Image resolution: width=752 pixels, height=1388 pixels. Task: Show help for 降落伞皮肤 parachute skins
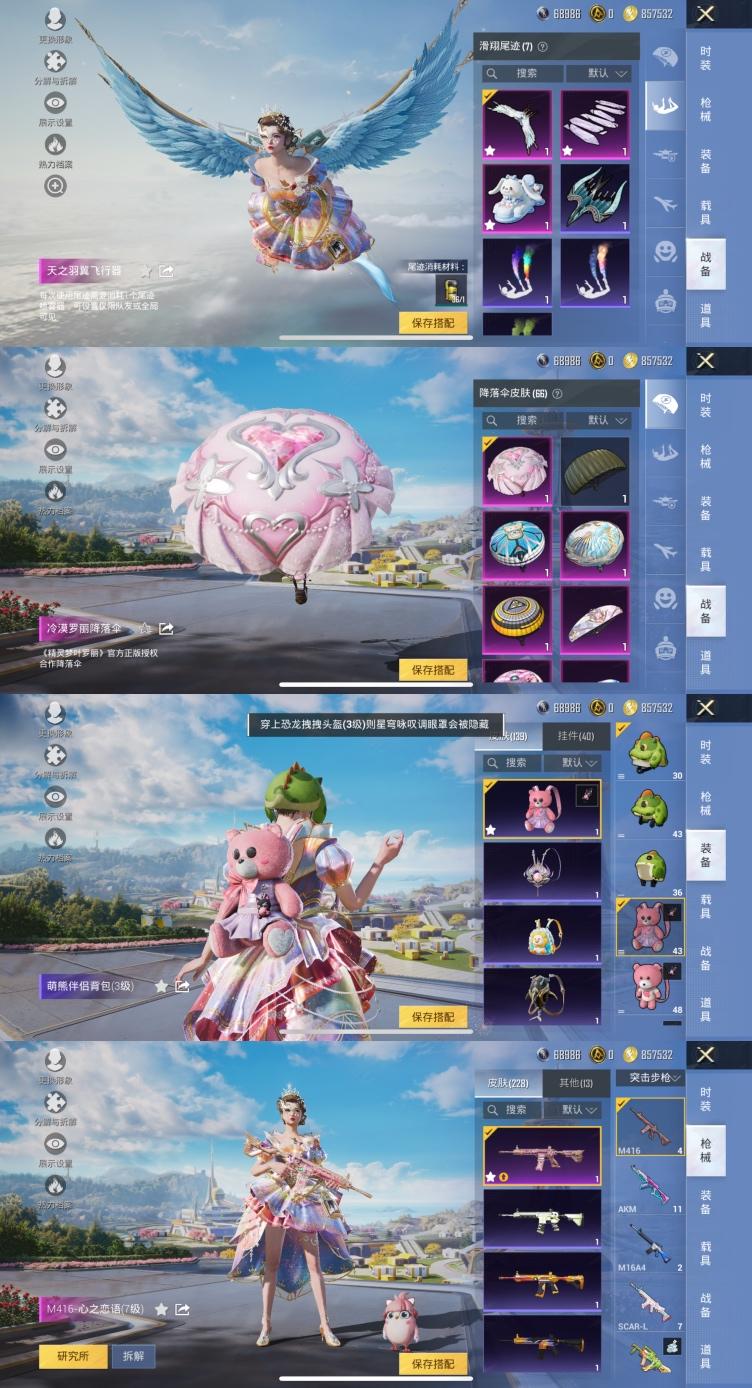click(557, 394)
